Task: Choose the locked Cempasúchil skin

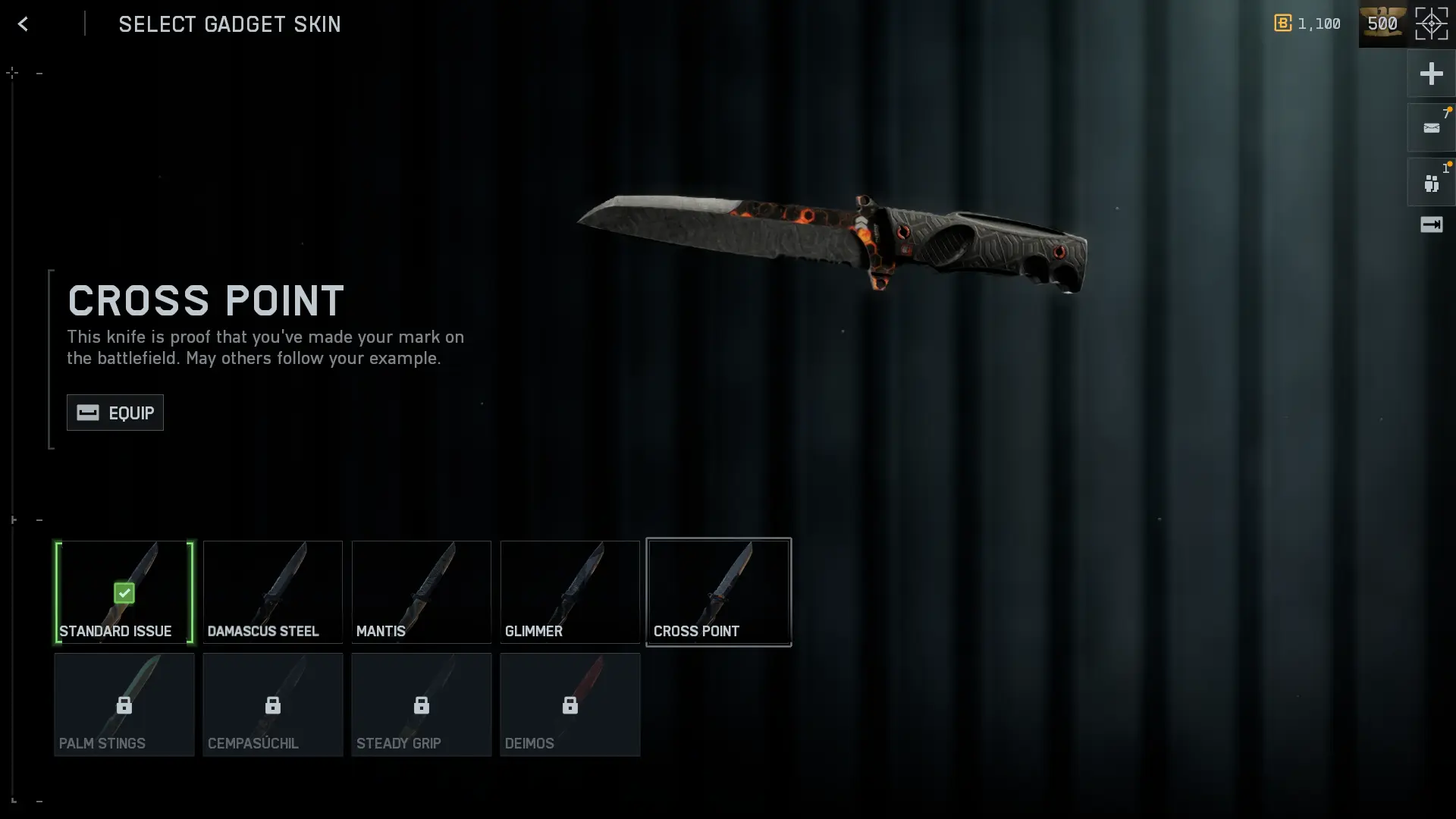Action: click(x=273, y=705)
